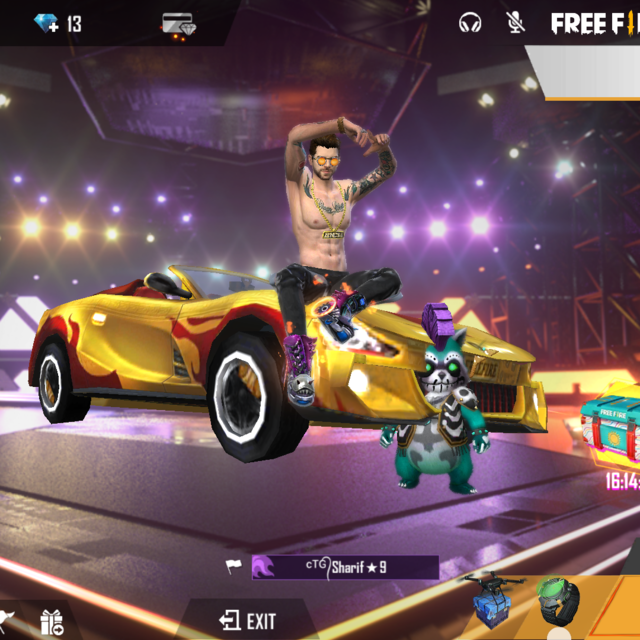
Task: Toggle the headphone speaker icon
Action: point(469,23)
